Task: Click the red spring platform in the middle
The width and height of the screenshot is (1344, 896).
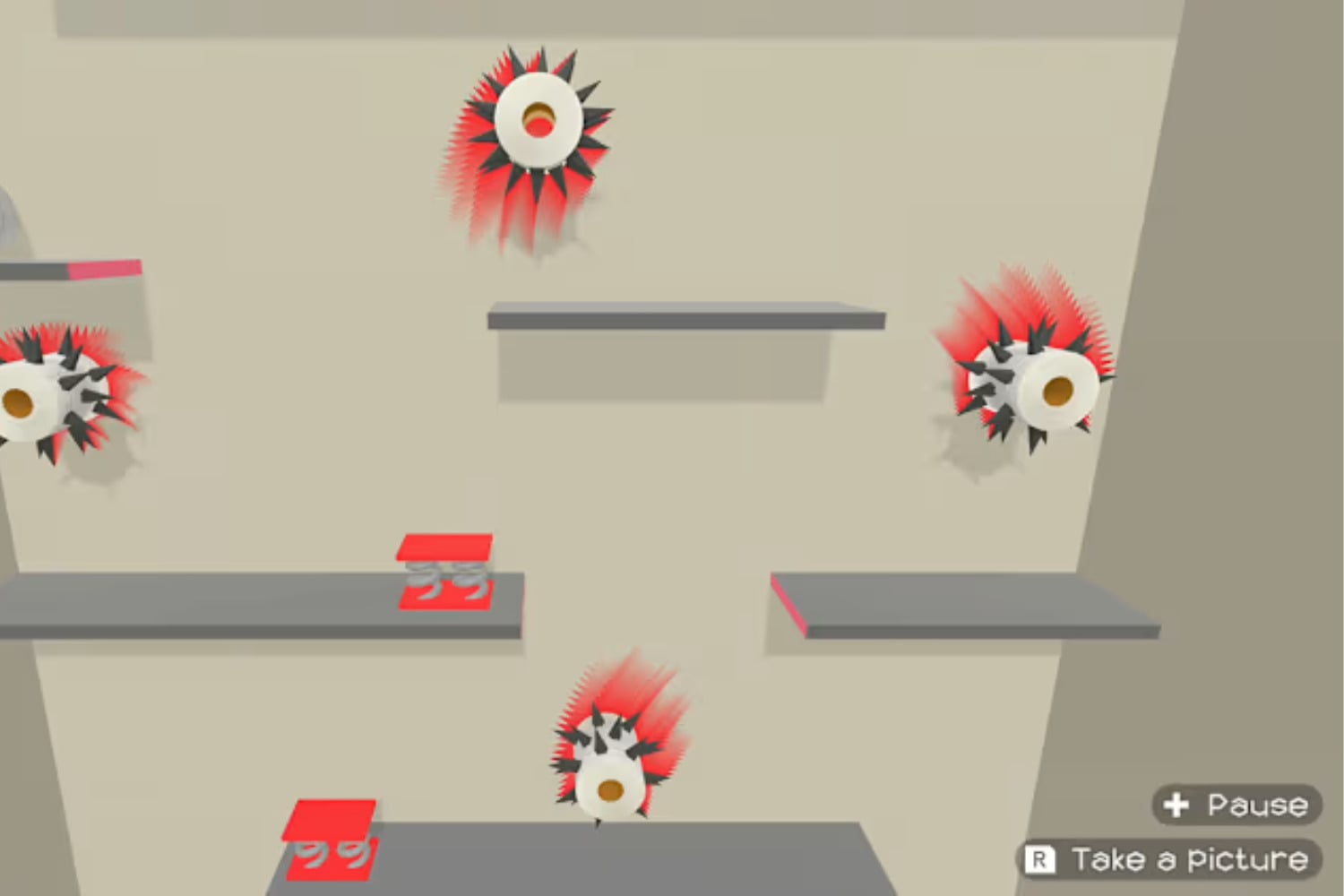Action: [x=444, y=548]
